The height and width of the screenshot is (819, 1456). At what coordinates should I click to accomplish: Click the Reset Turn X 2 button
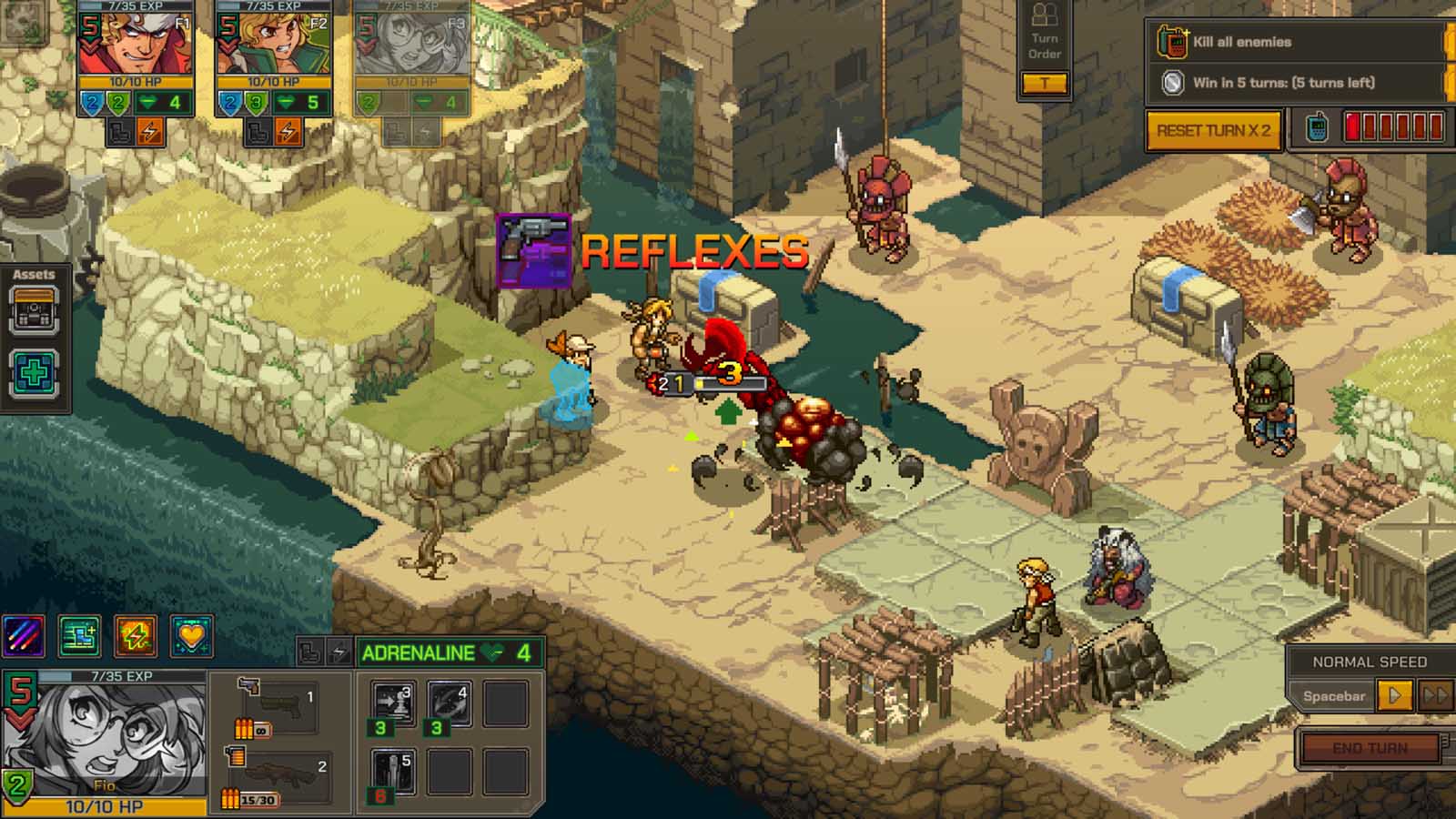(x=1213, y=130)
